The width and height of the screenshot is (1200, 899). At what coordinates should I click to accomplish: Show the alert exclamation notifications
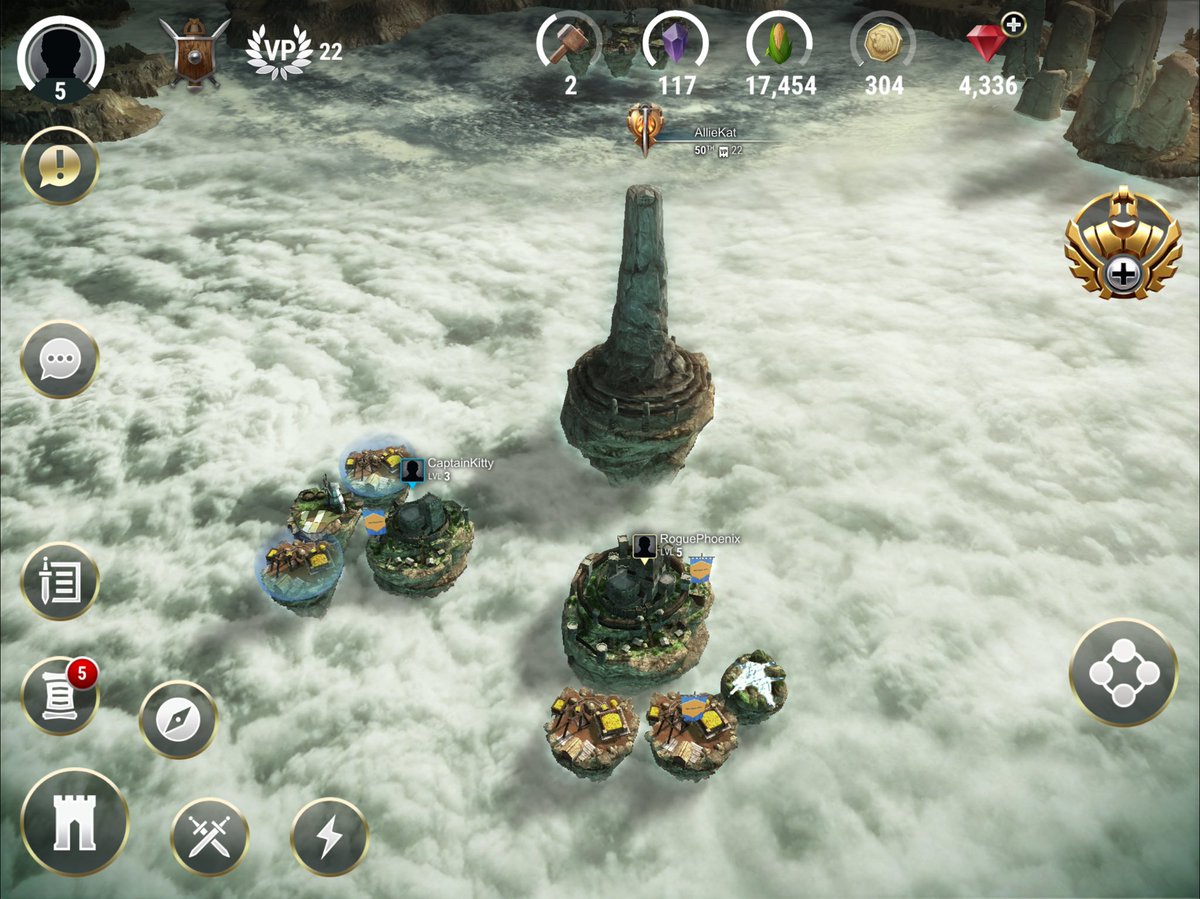coord(60,166)
